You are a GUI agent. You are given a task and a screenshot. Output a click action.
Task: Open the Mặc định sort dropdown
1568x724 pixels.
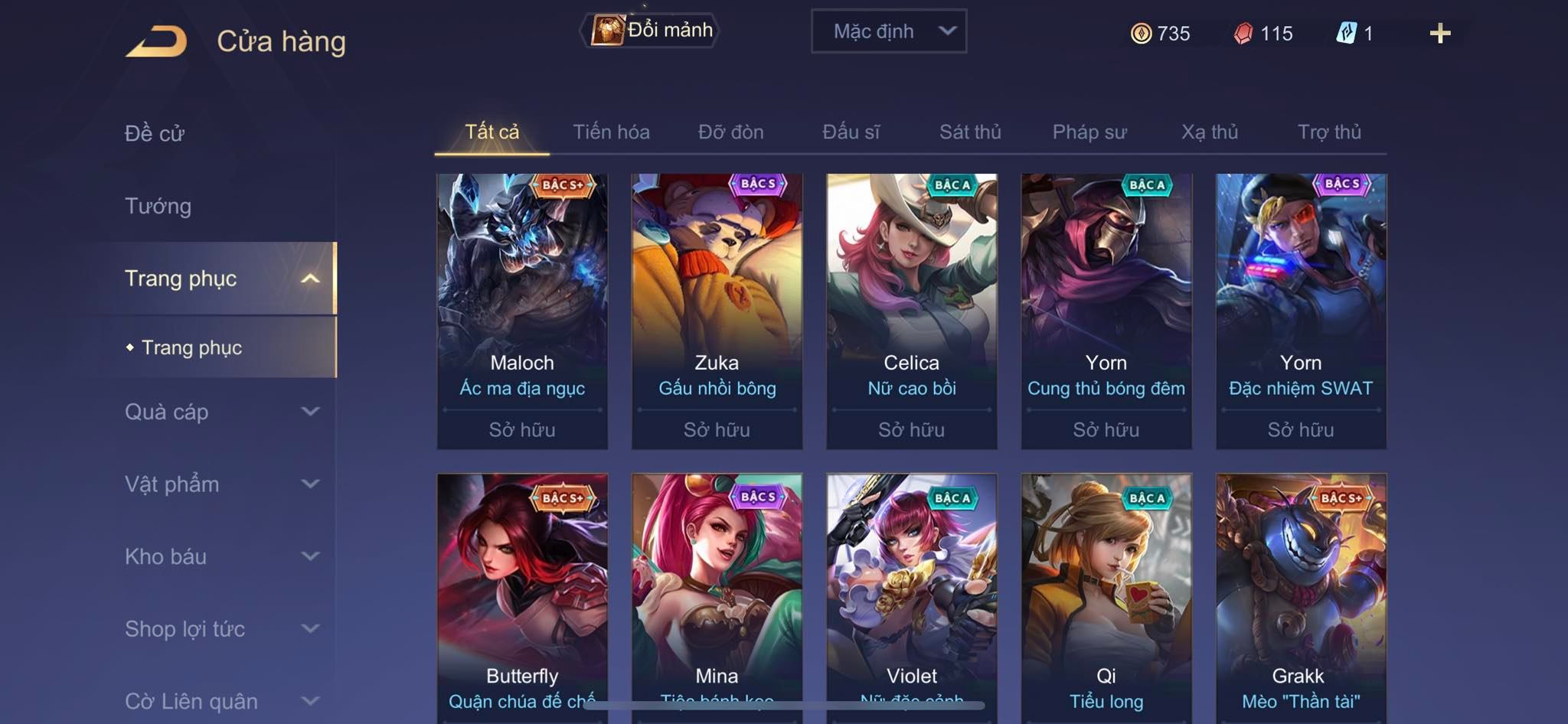point(888,31)
